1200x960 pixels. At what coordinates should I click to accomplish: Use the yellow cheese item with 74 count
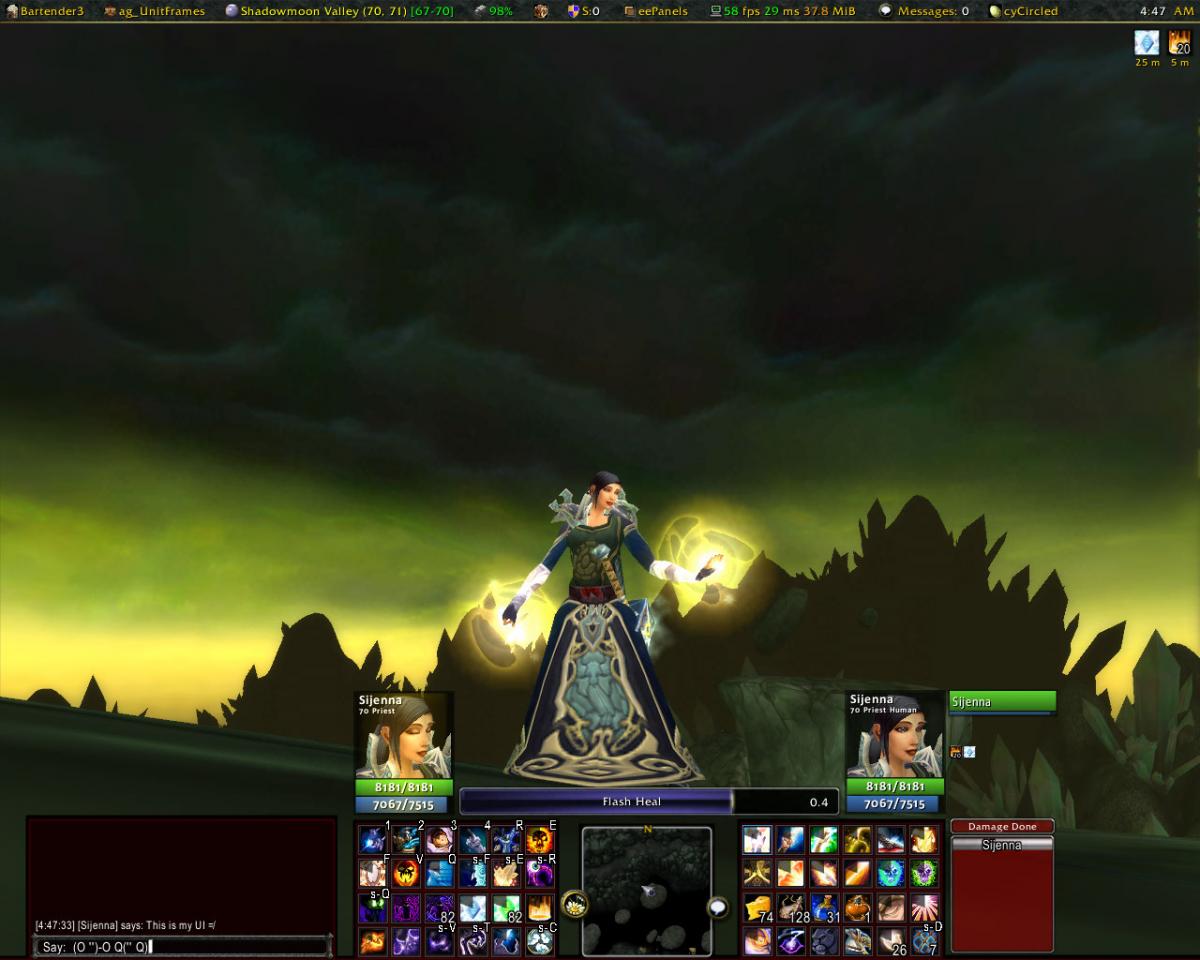[757, 908]
